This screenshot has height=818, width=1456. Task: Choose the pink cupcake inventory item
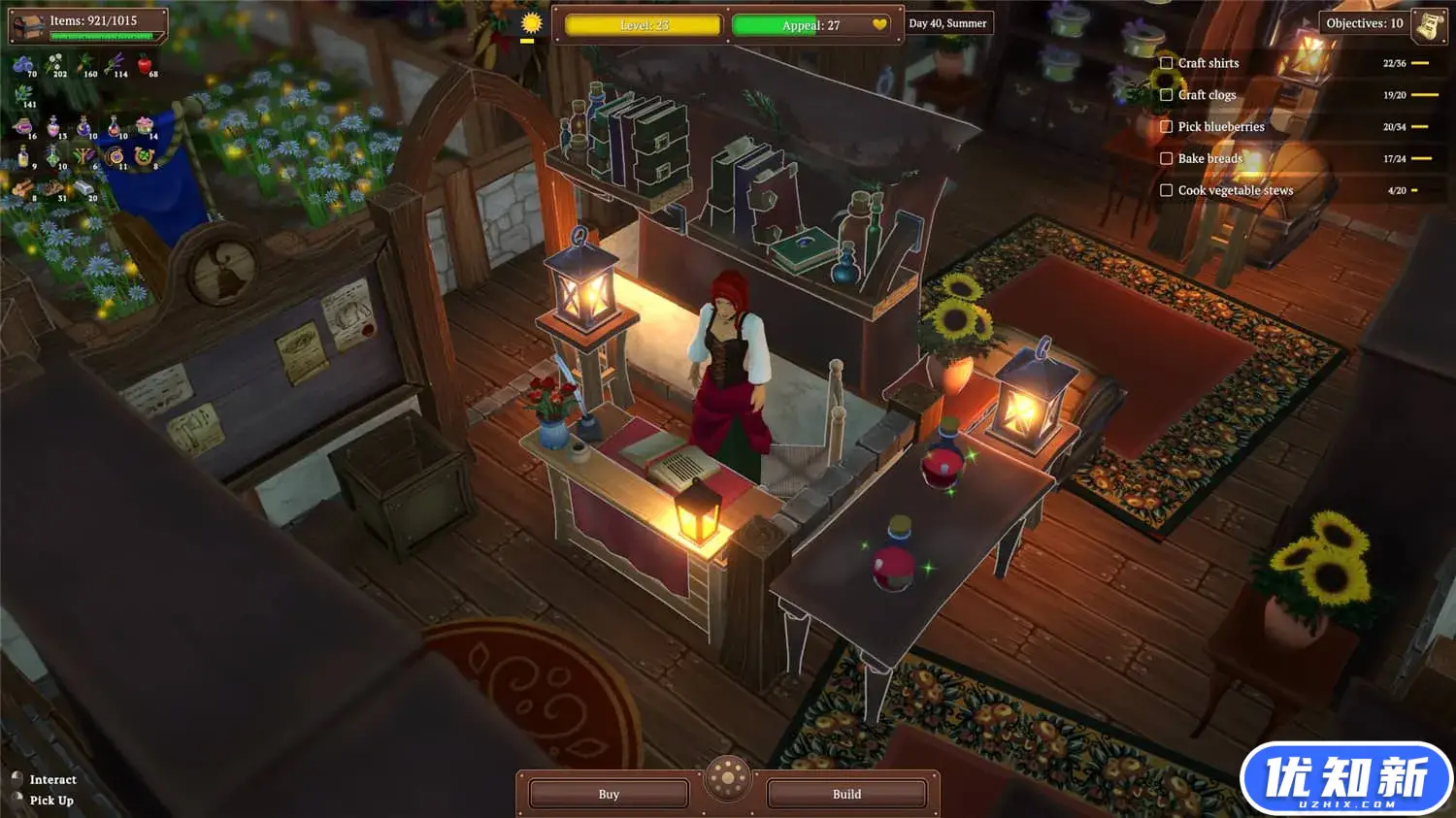coord(146,126)
